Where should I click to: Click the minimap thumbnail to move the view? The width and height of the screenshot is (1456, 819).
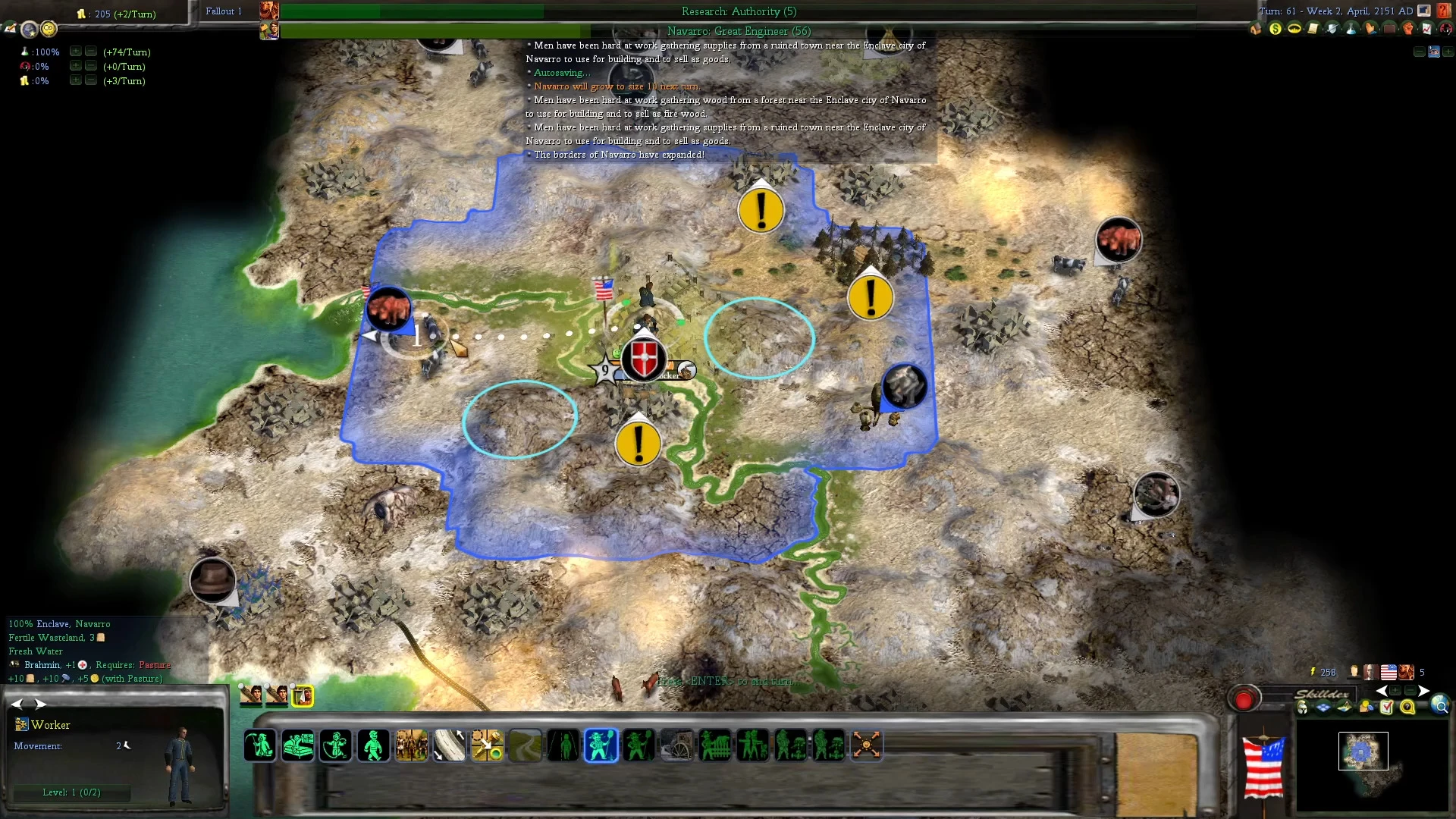tap(1363, 752)
